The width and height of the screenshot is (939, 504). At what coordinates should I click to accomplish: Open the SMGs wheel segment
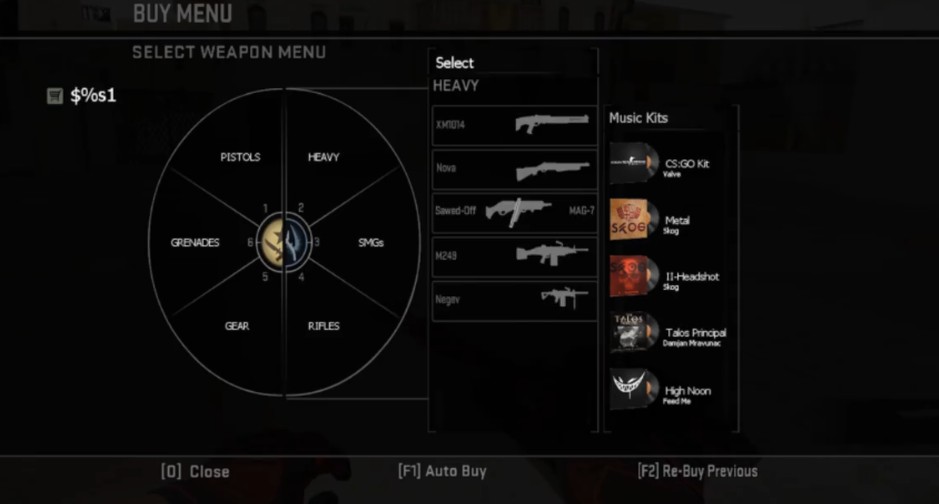(x=371, y=242)
